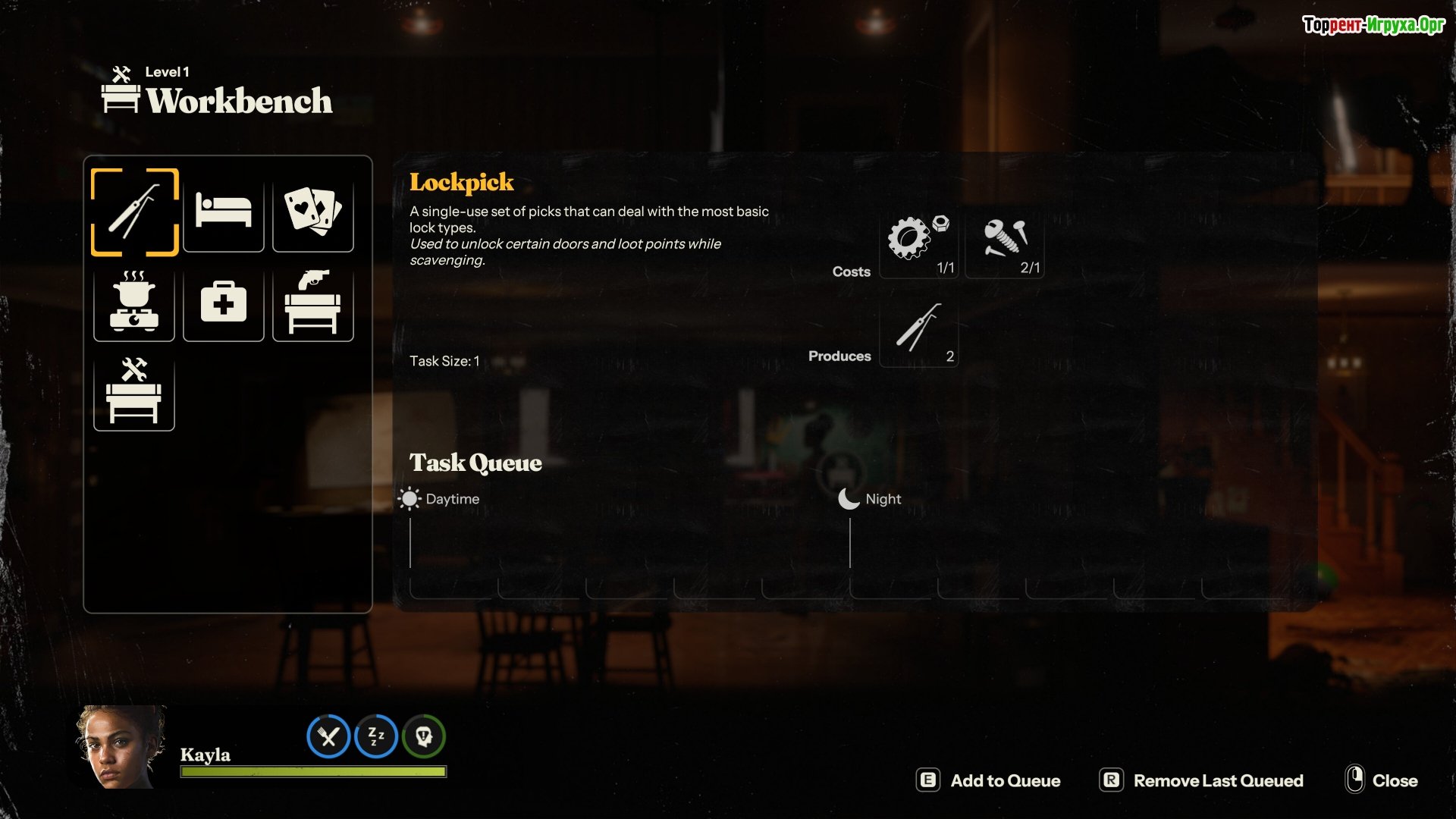Inspect the produced lockpick item
This screenshot has height=819, width=1456.
(919, 331)
